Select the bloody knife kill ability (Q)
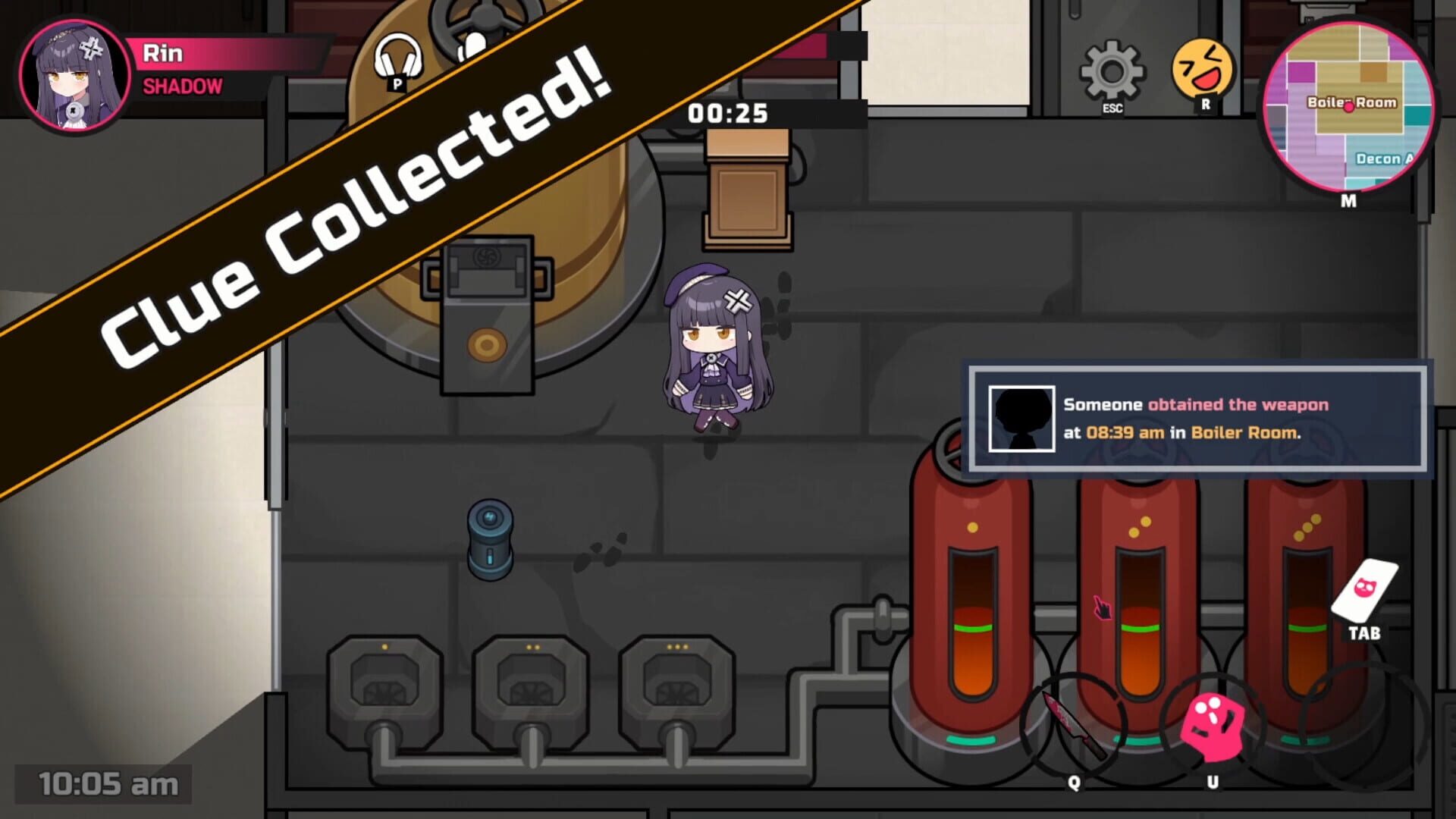 point(1073,723)
